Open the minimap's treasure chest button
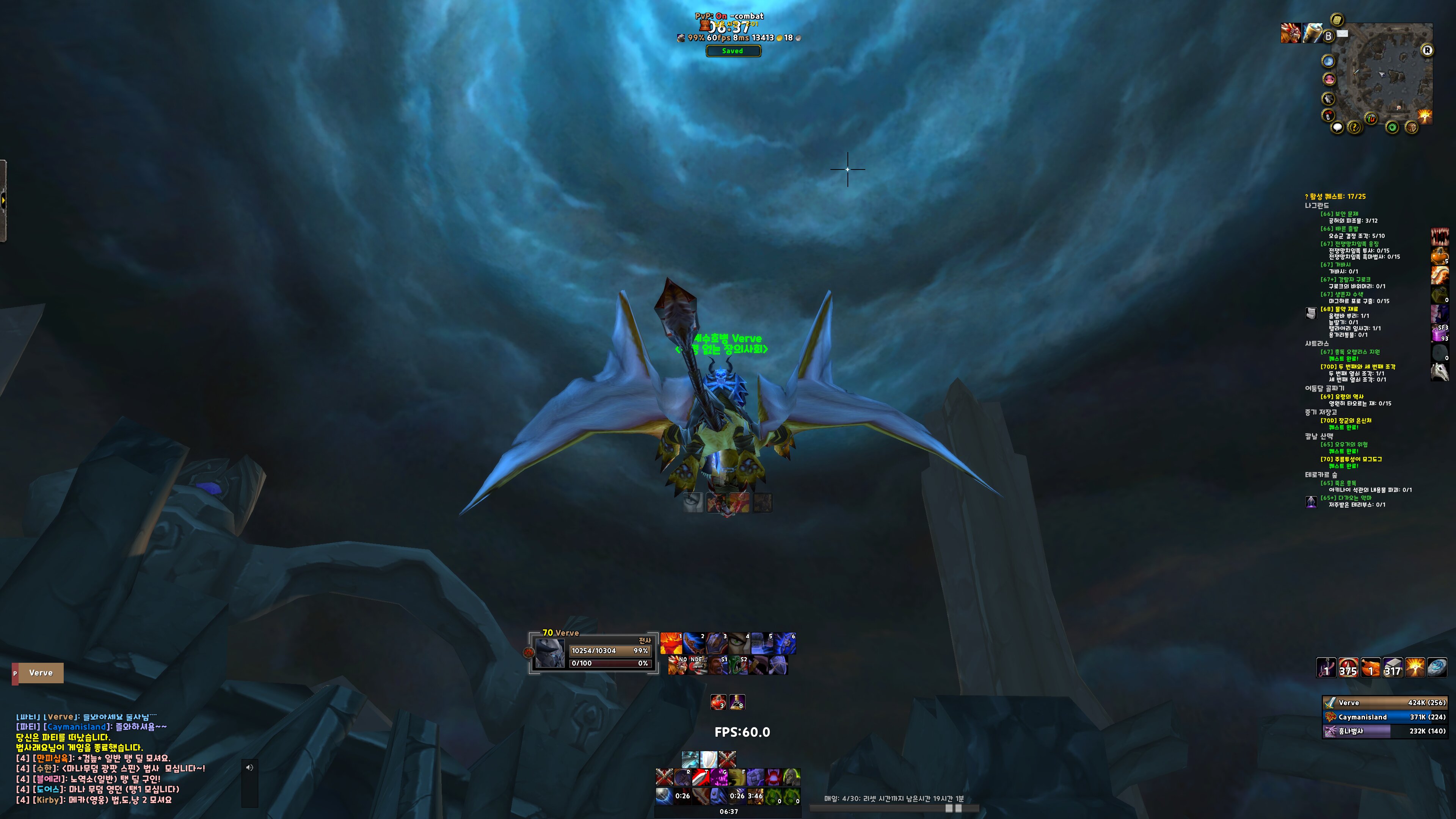1456x819 pixels. point(1411,127)
